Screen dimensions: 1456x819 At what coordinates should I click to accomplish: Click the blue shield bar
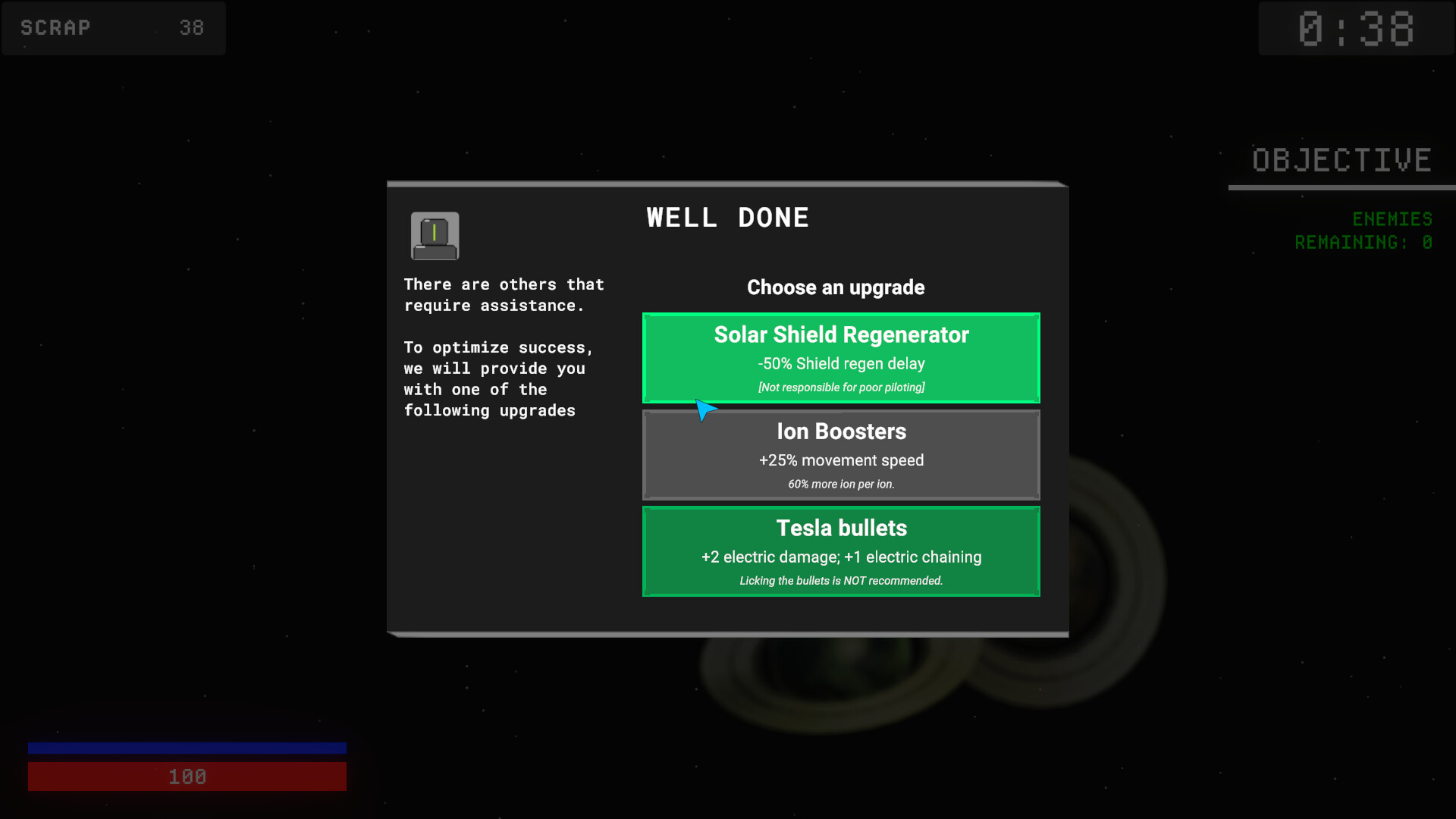(x=187, y=748)
